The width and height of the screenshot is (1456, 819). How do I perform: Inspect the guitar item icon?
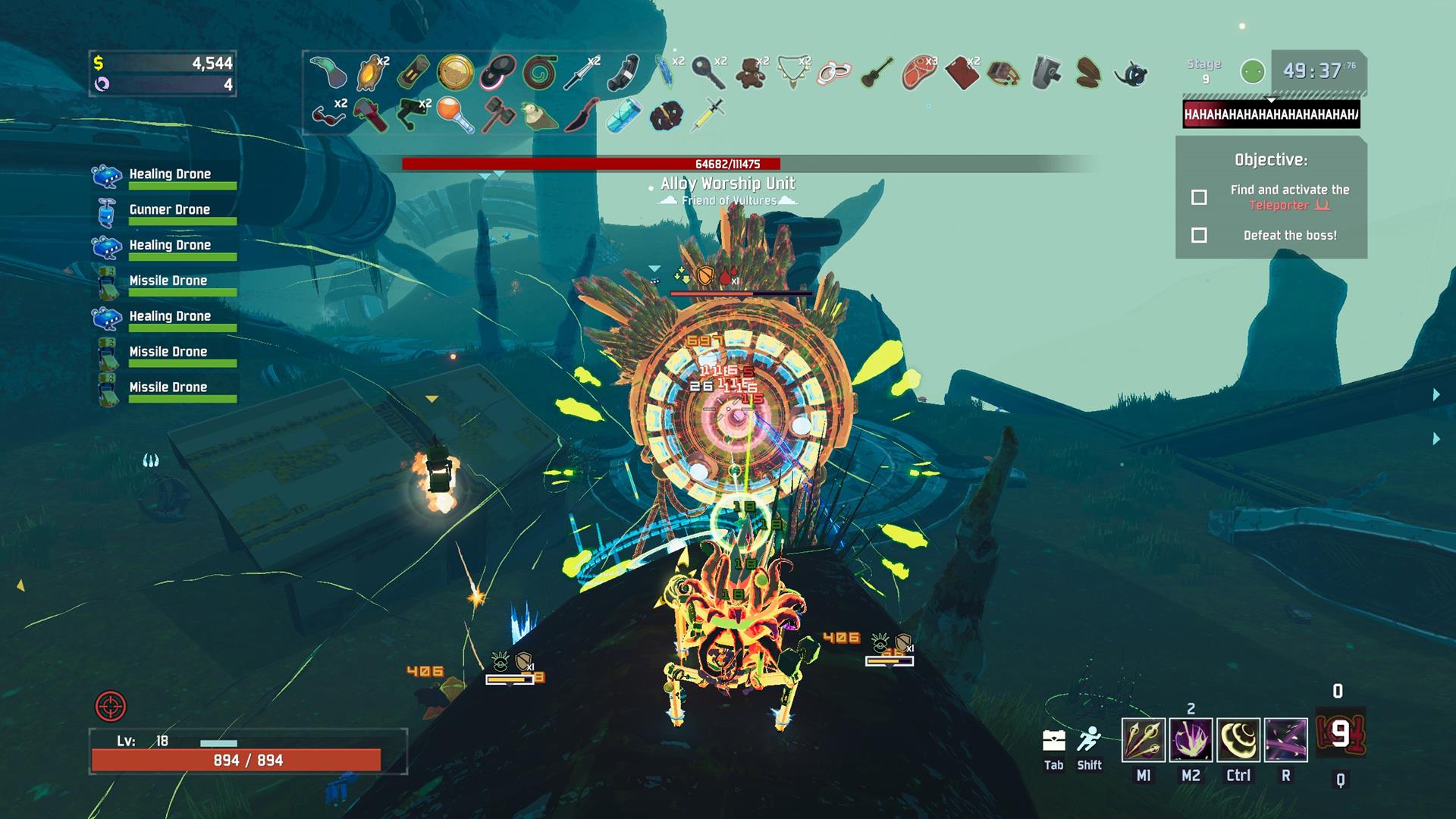(x=877, y=73)
